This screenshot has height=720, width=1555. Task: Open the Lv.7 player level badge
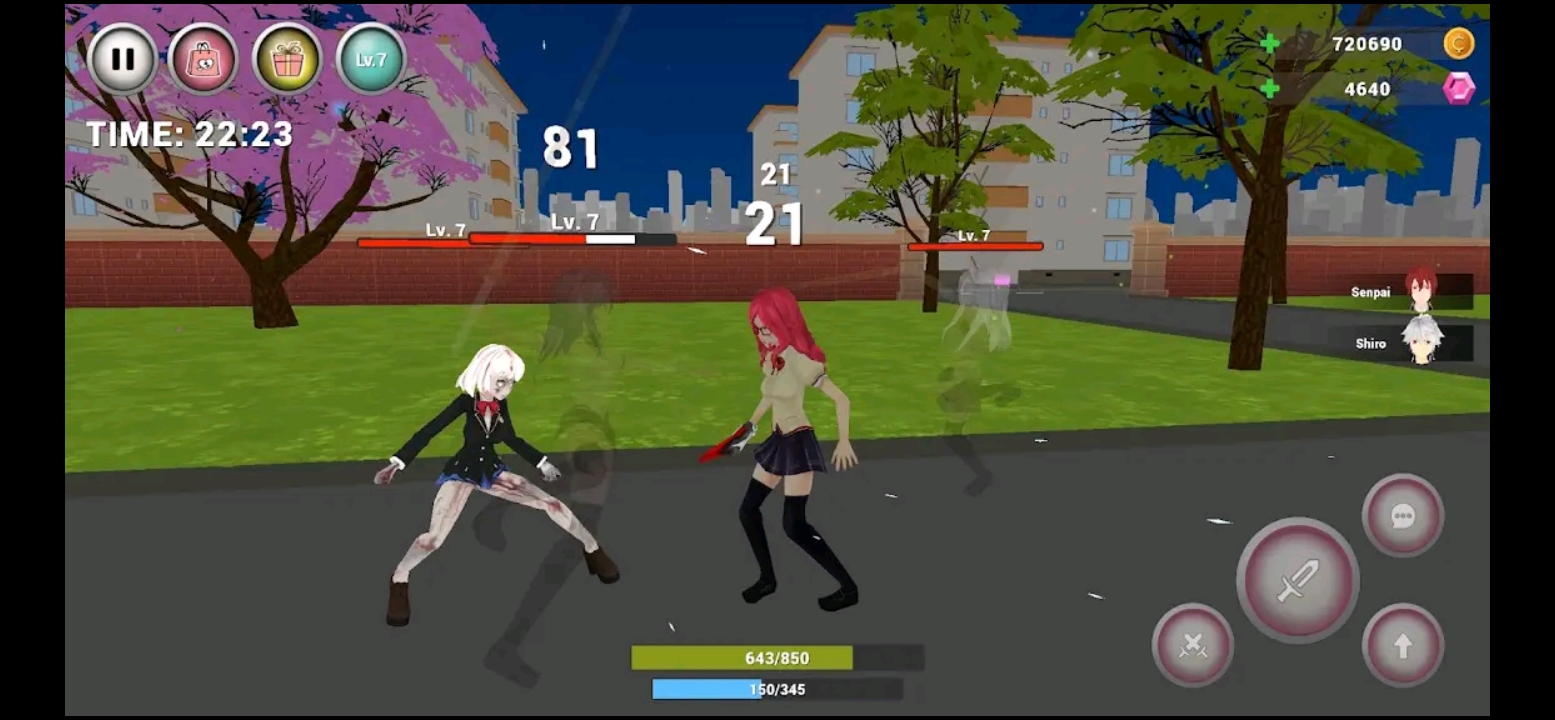point(368,56)
